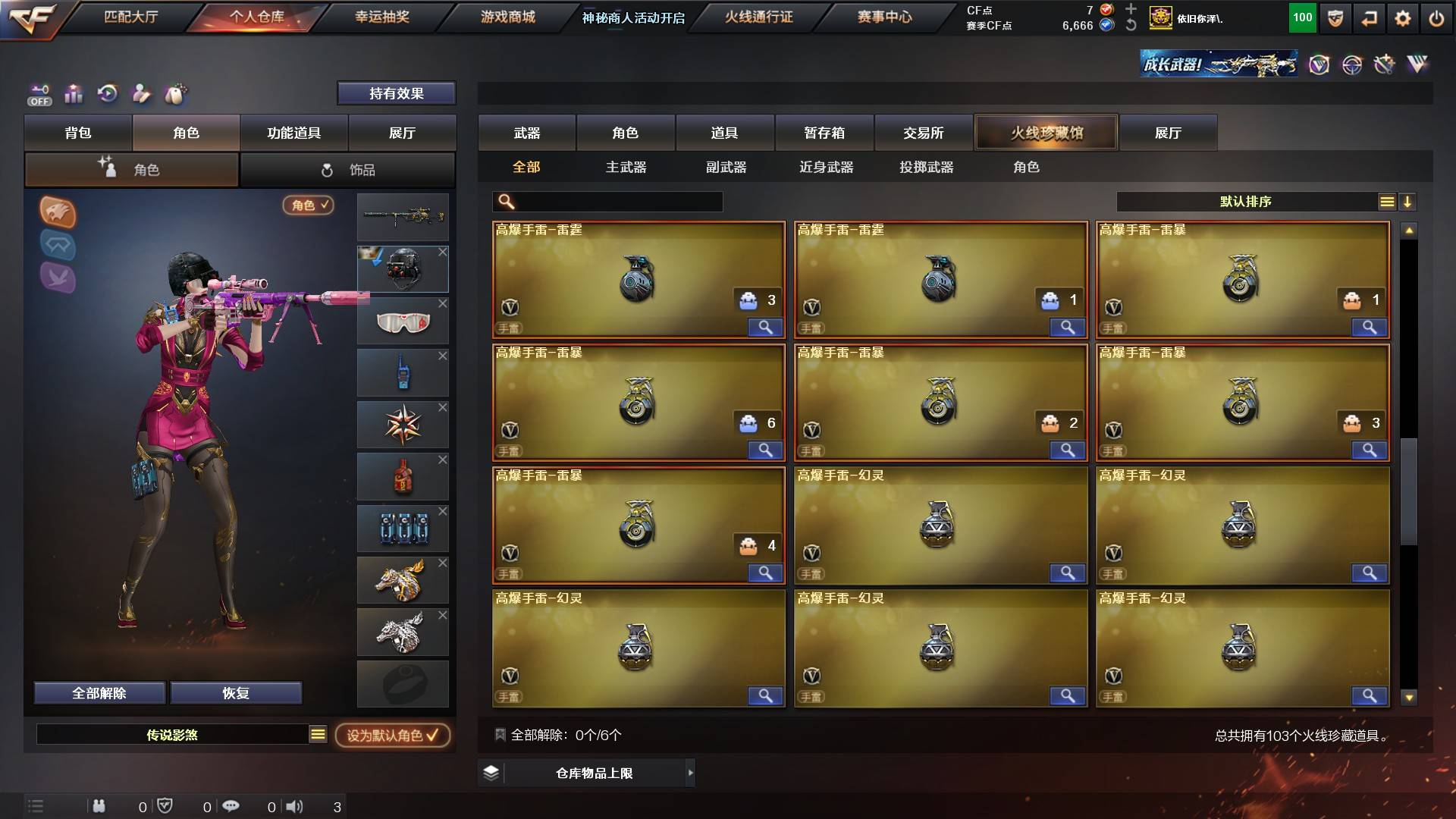Click the 持有效果 button

click(397, 93)
